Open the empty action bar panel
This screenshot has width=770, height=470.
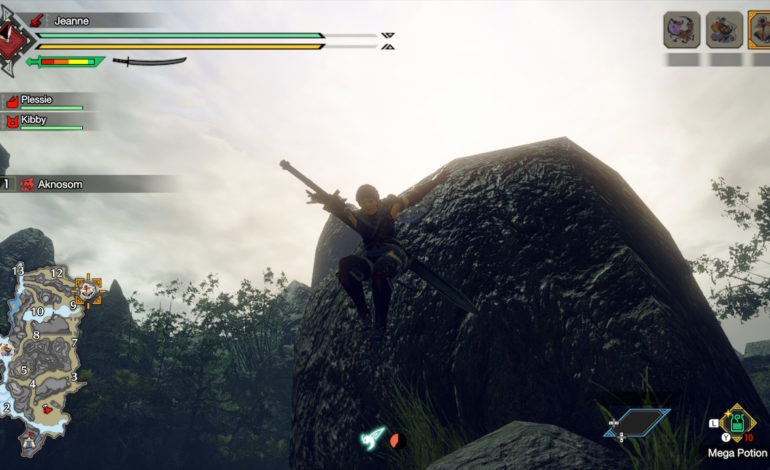pyautogui.click(x=636, y=423)
